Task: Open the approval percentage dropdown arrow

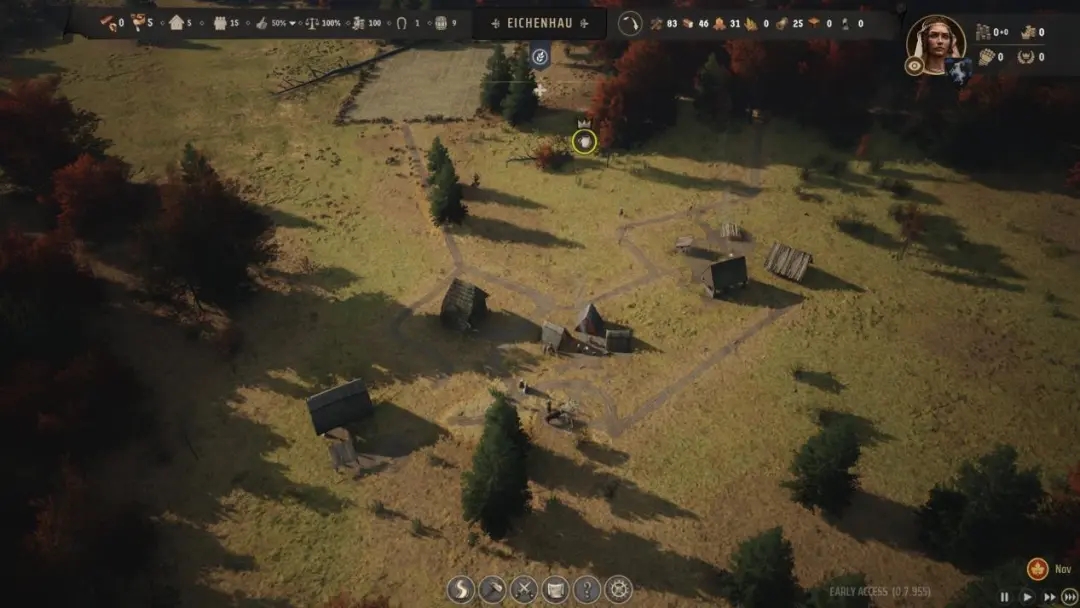Action: pos(293,23)
